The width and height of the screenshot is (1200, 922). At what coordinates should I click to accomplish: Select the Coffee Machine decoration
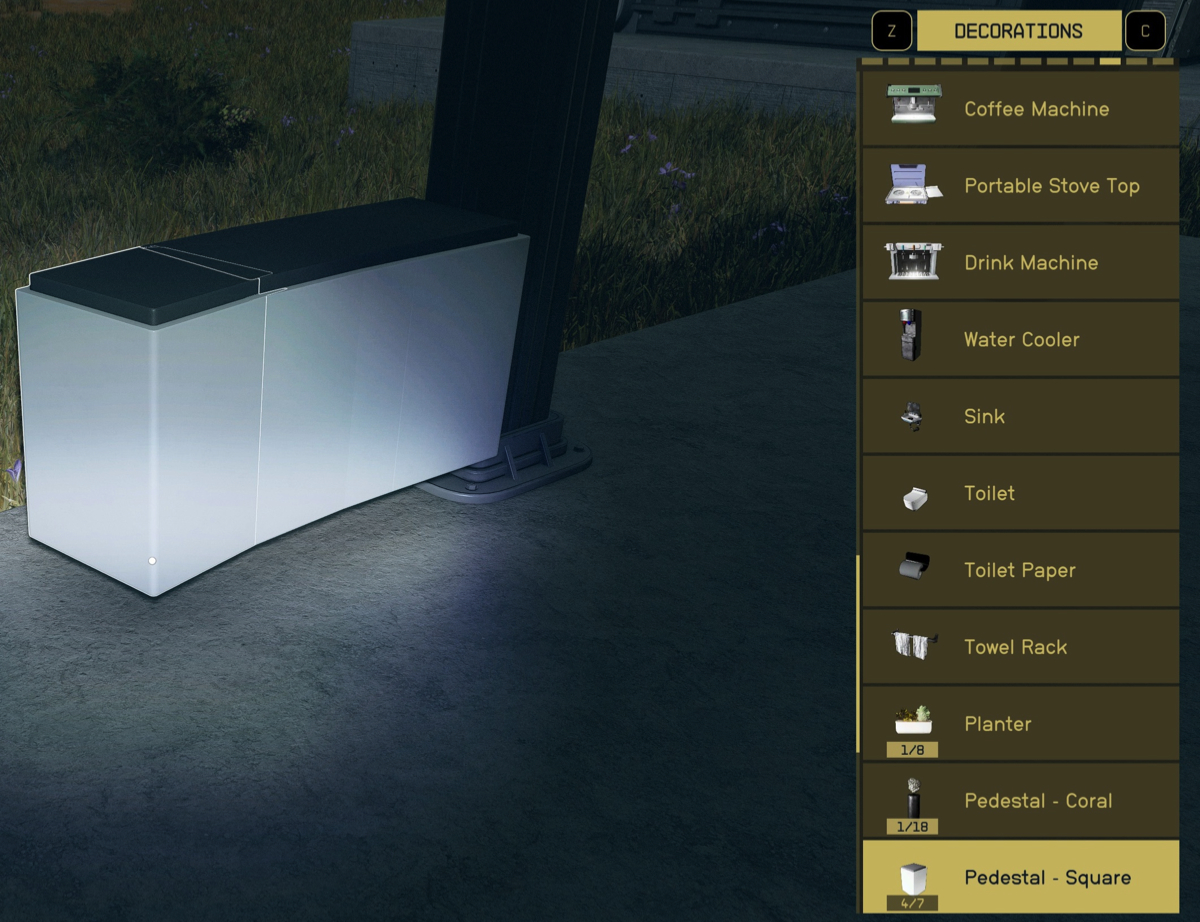(x=1020, y=109)
